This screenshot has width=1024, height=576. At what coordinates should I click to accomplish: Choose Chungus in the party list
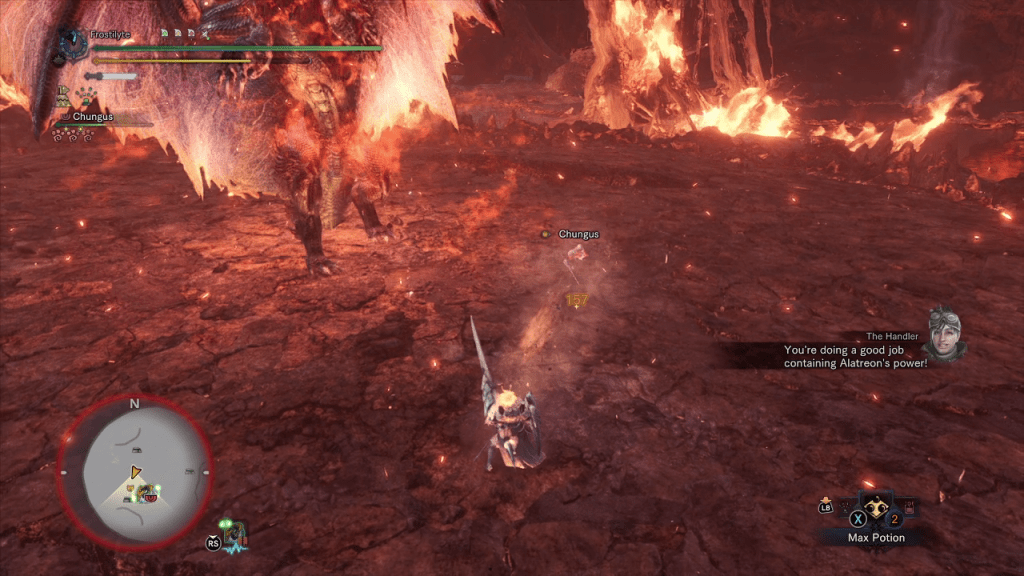click(x=92, y=117)
